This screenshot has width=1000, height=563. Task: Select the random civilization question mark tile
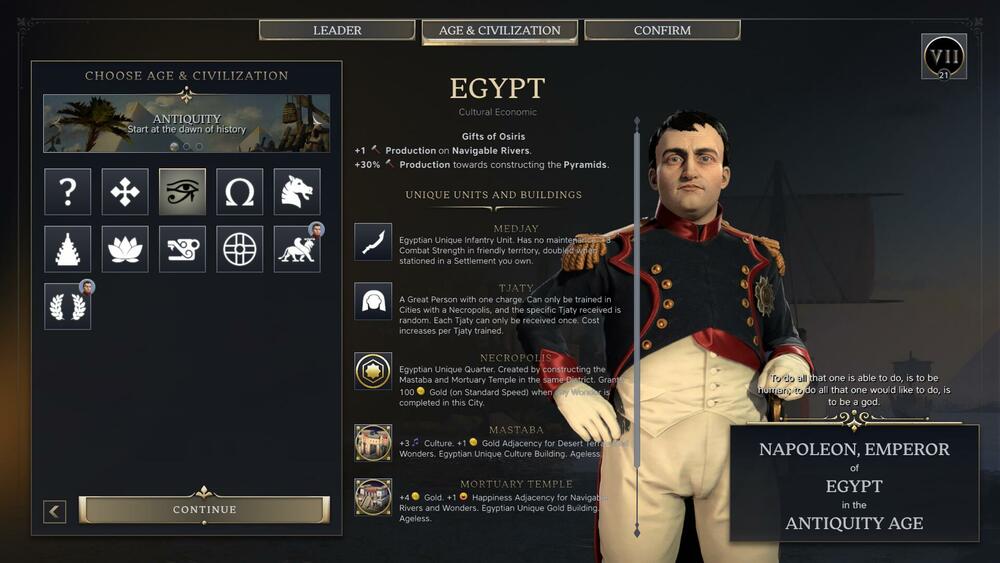click(67, 192)
